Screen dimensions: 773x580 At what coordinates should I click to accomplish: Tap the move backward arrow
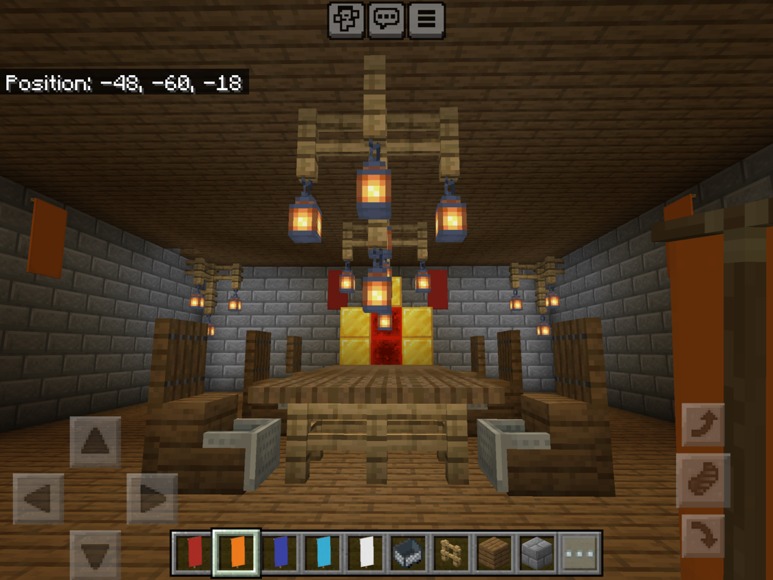(x=95, y=553)
